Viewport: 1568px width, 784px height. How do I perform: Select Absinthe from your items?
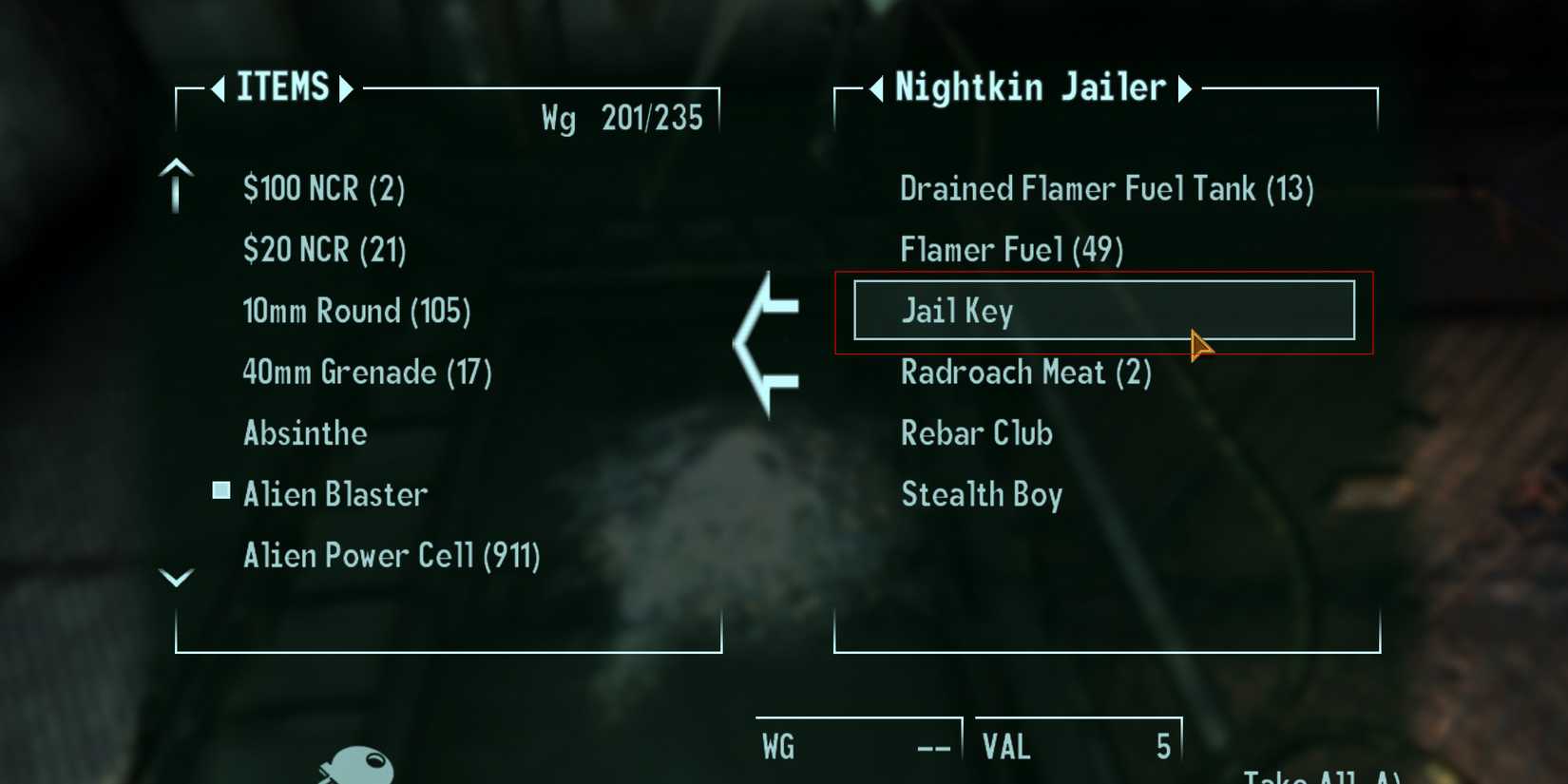[305, 433]
